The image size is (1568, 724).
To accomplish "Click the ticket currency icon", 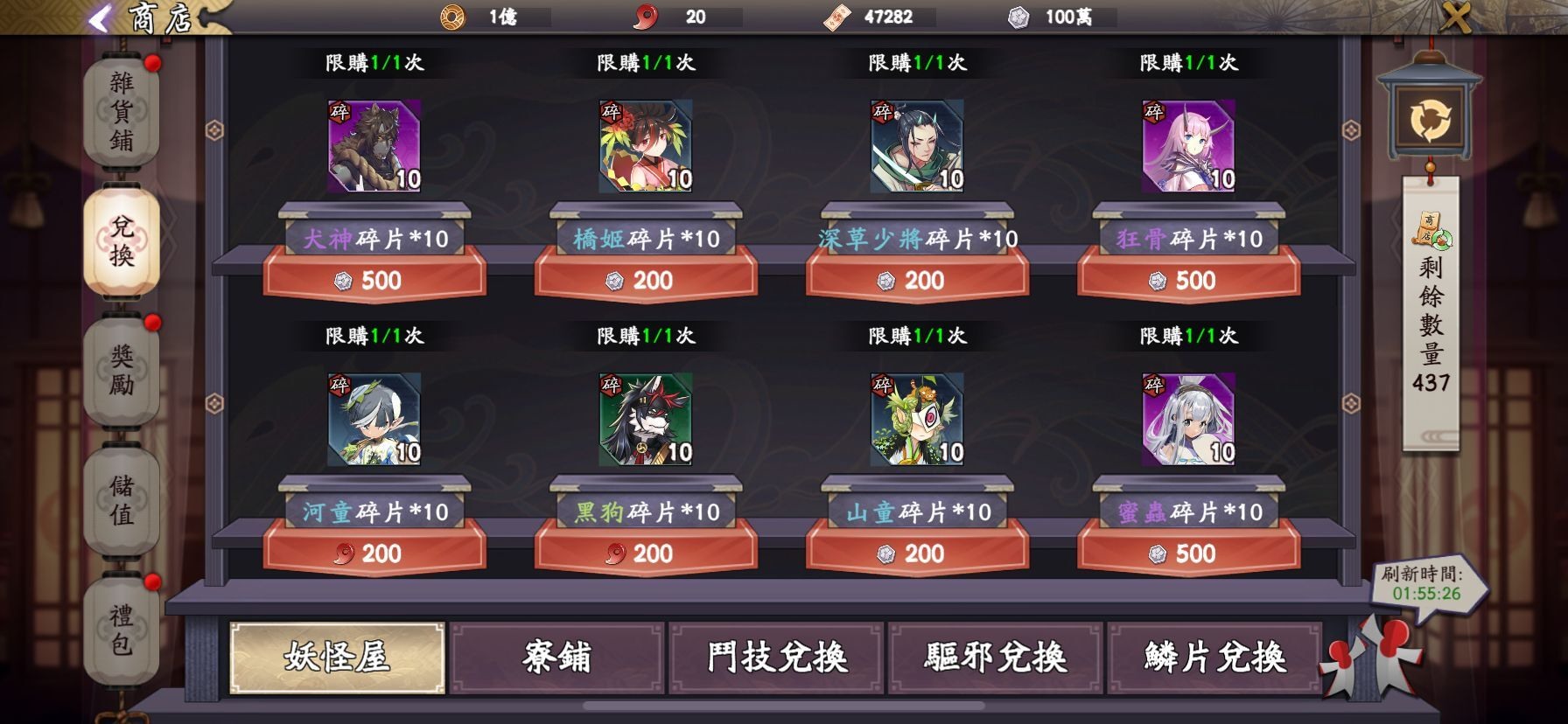I will pyautogui.click(x=836, y=15).
